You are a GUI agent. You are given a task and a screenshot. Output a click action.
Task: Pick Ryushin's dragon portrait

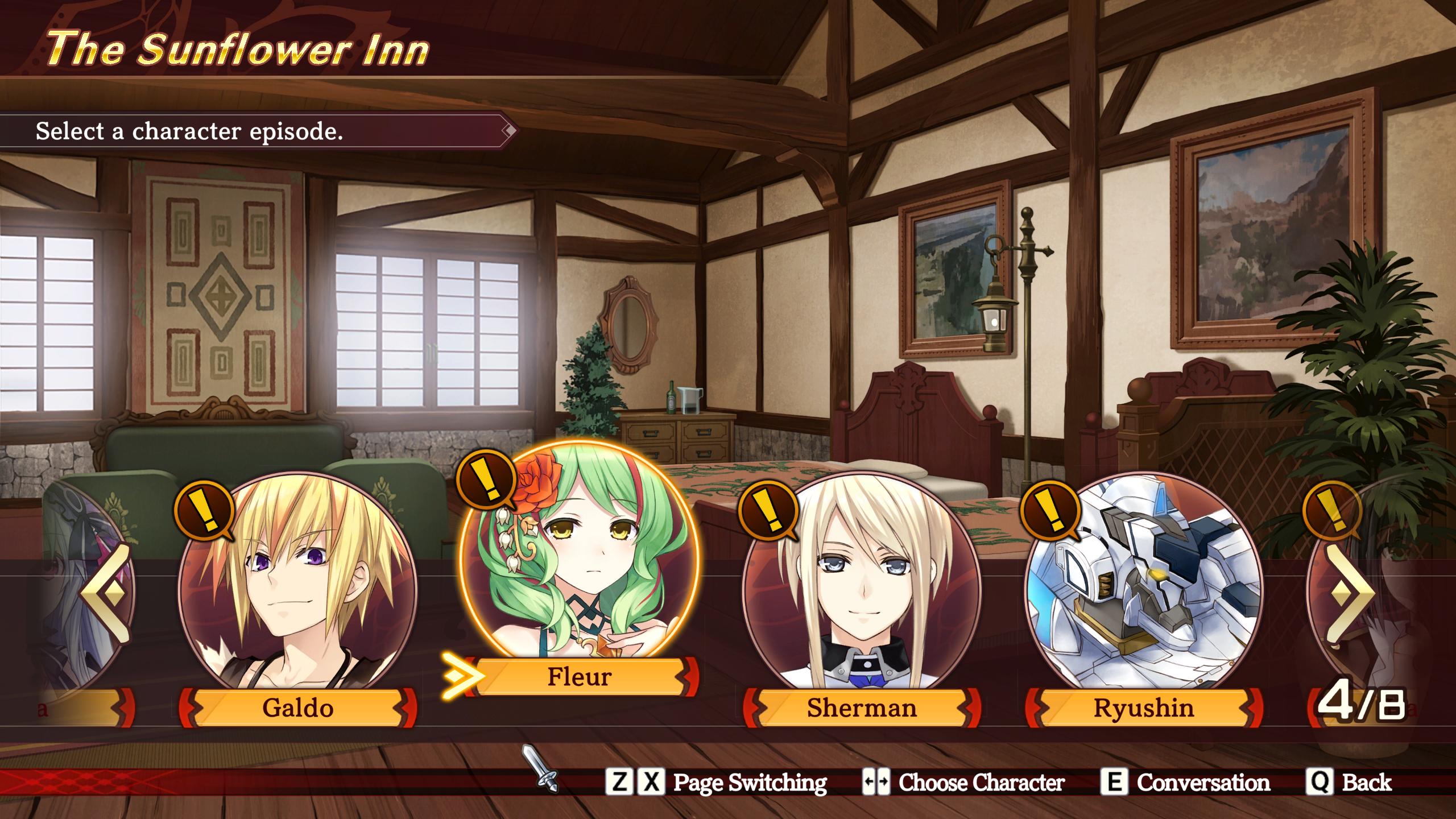[x=1144, y=591]
